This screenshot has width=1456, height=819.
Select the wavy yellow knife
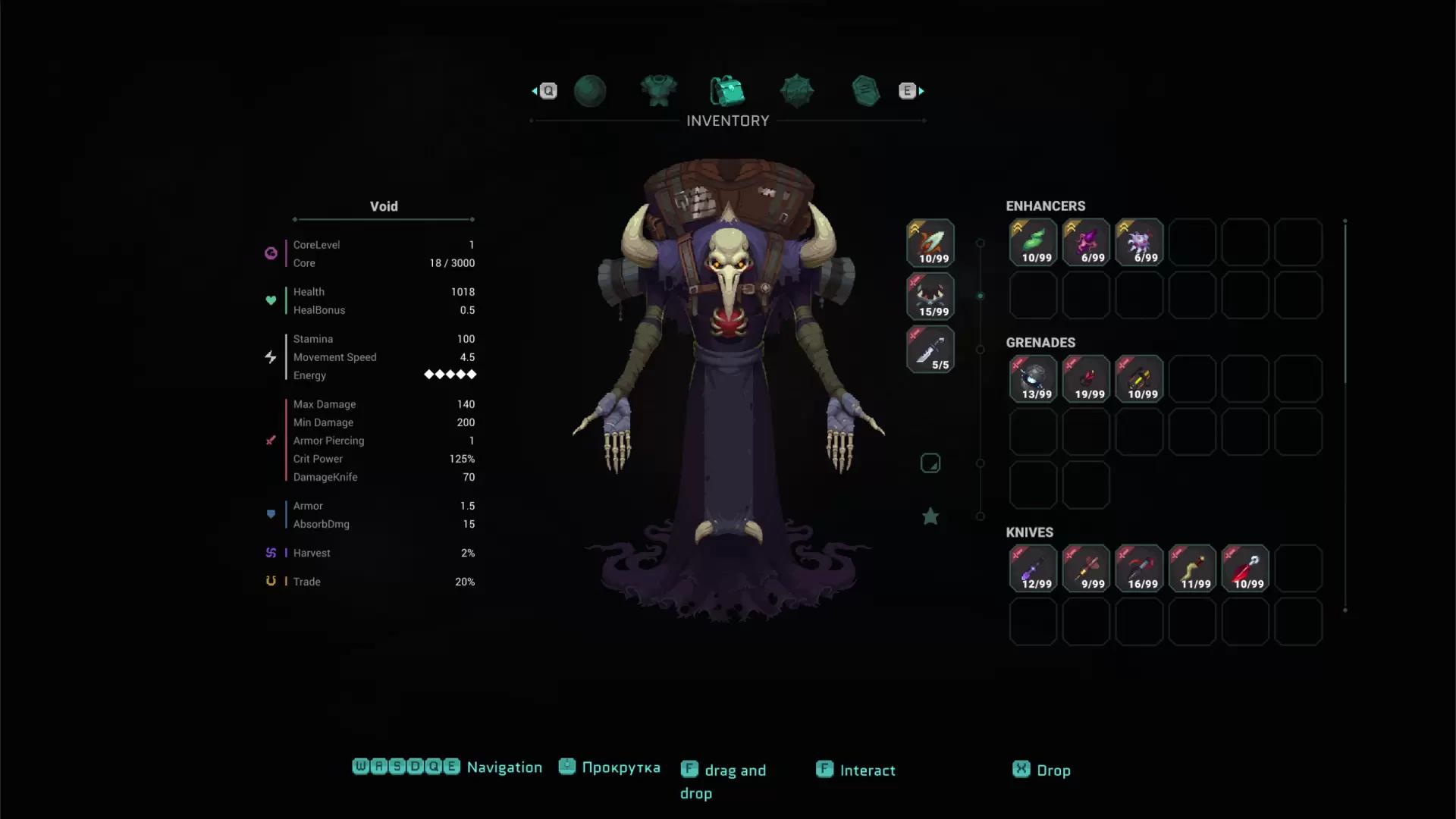pyautogui.click(x=1192, y=569)
